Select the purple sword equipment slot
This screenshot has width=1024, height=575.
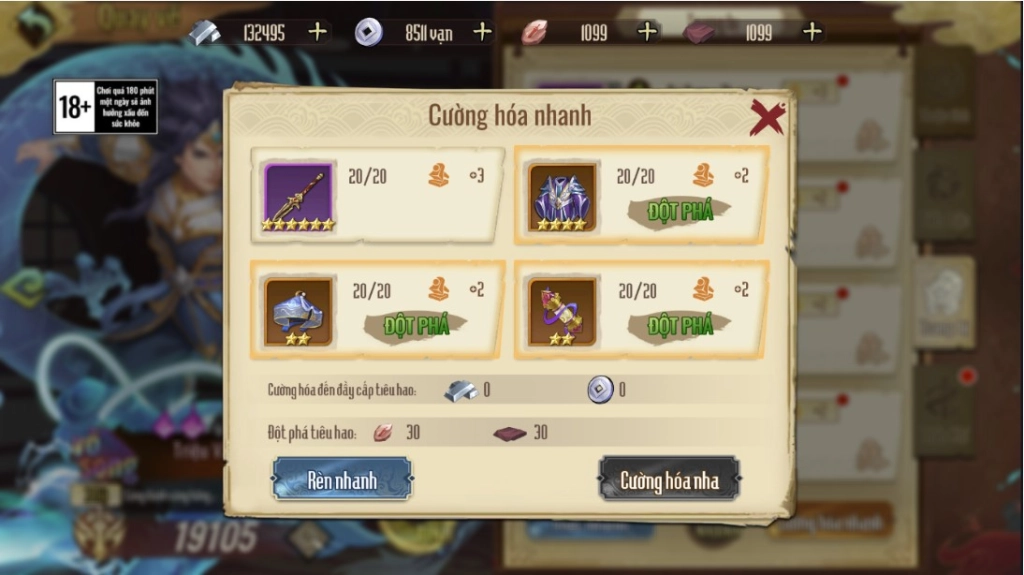298,196
